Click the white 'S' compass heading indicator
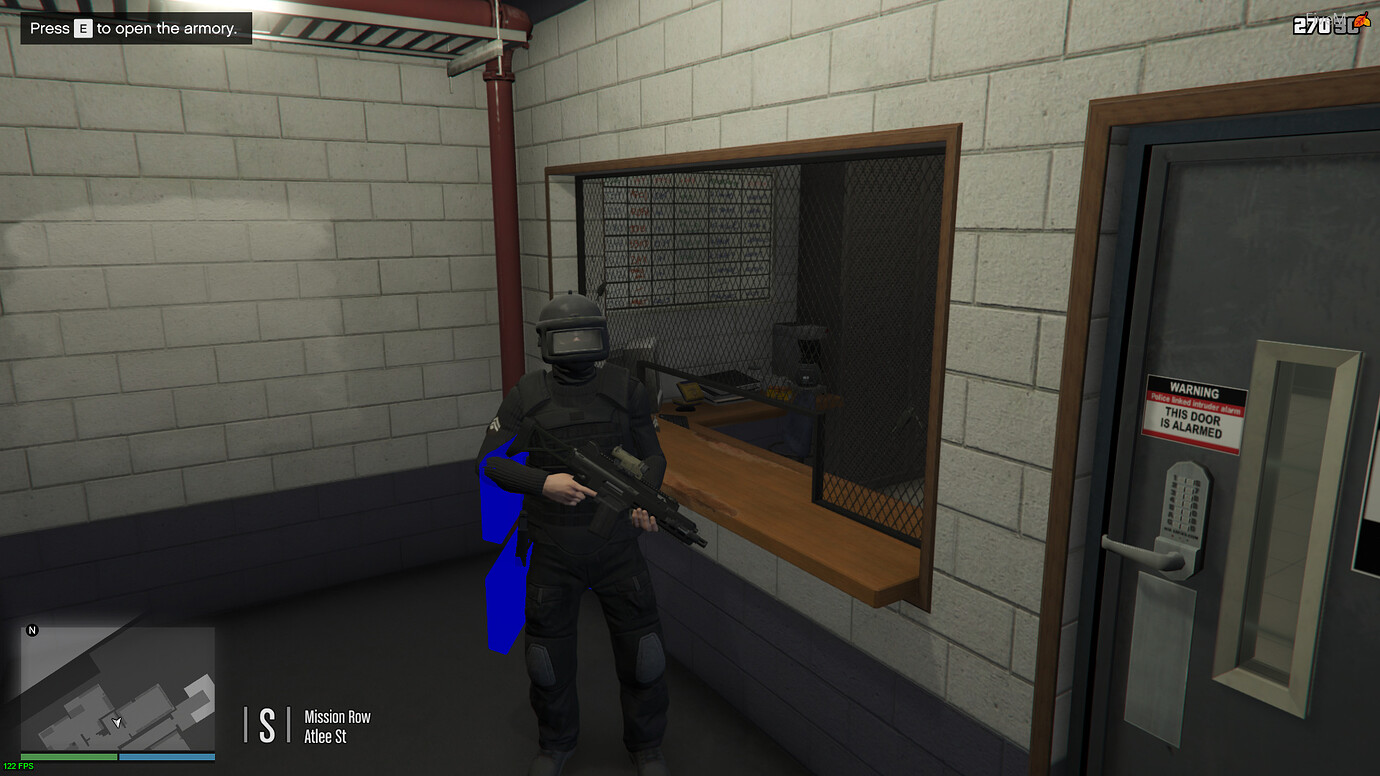Viewport: 1380px width, 776px height. click(x=265, y=724)
